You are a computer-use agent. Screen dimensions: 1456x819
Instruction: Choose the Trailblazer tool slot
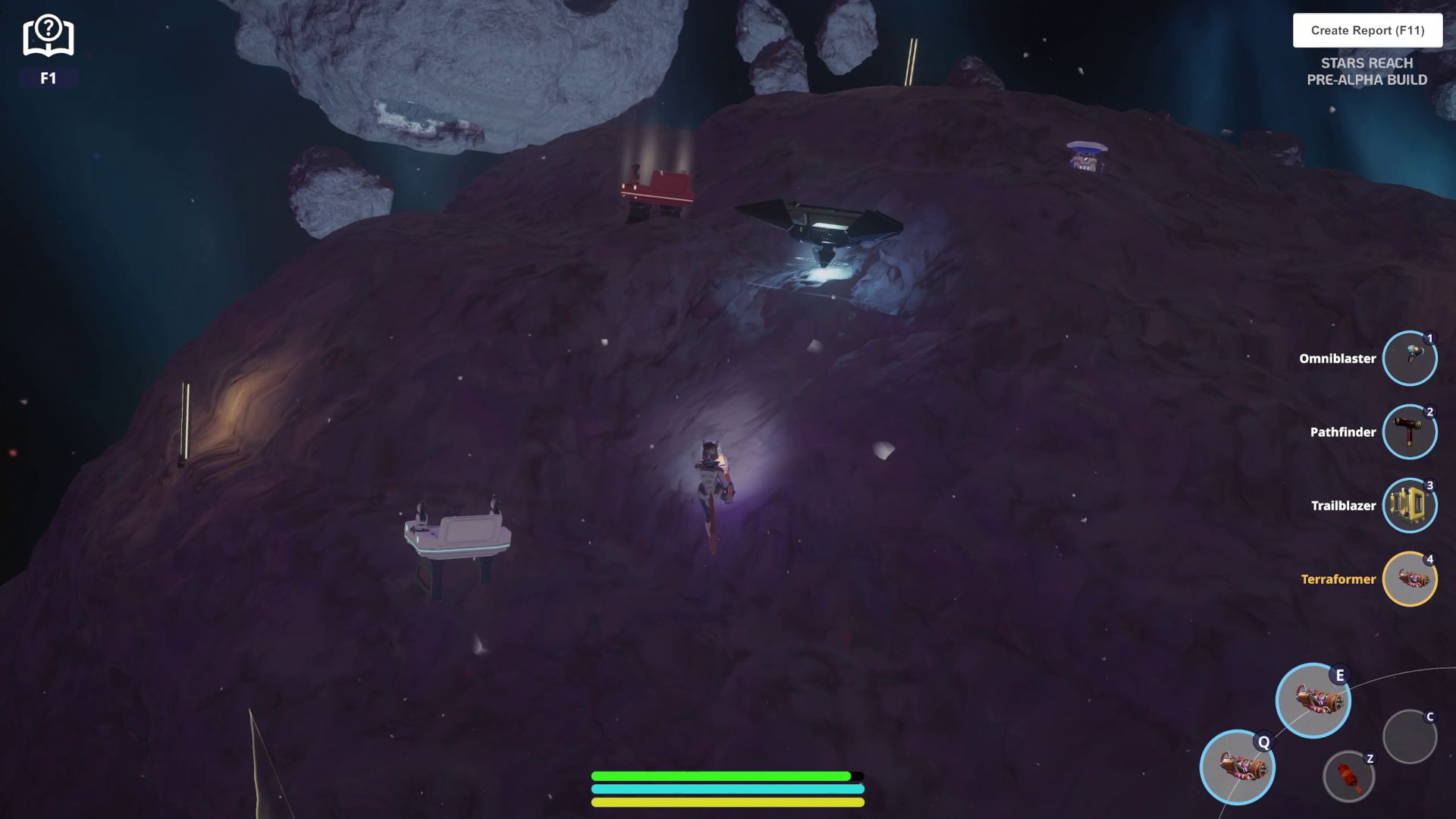click(1409, 505)
